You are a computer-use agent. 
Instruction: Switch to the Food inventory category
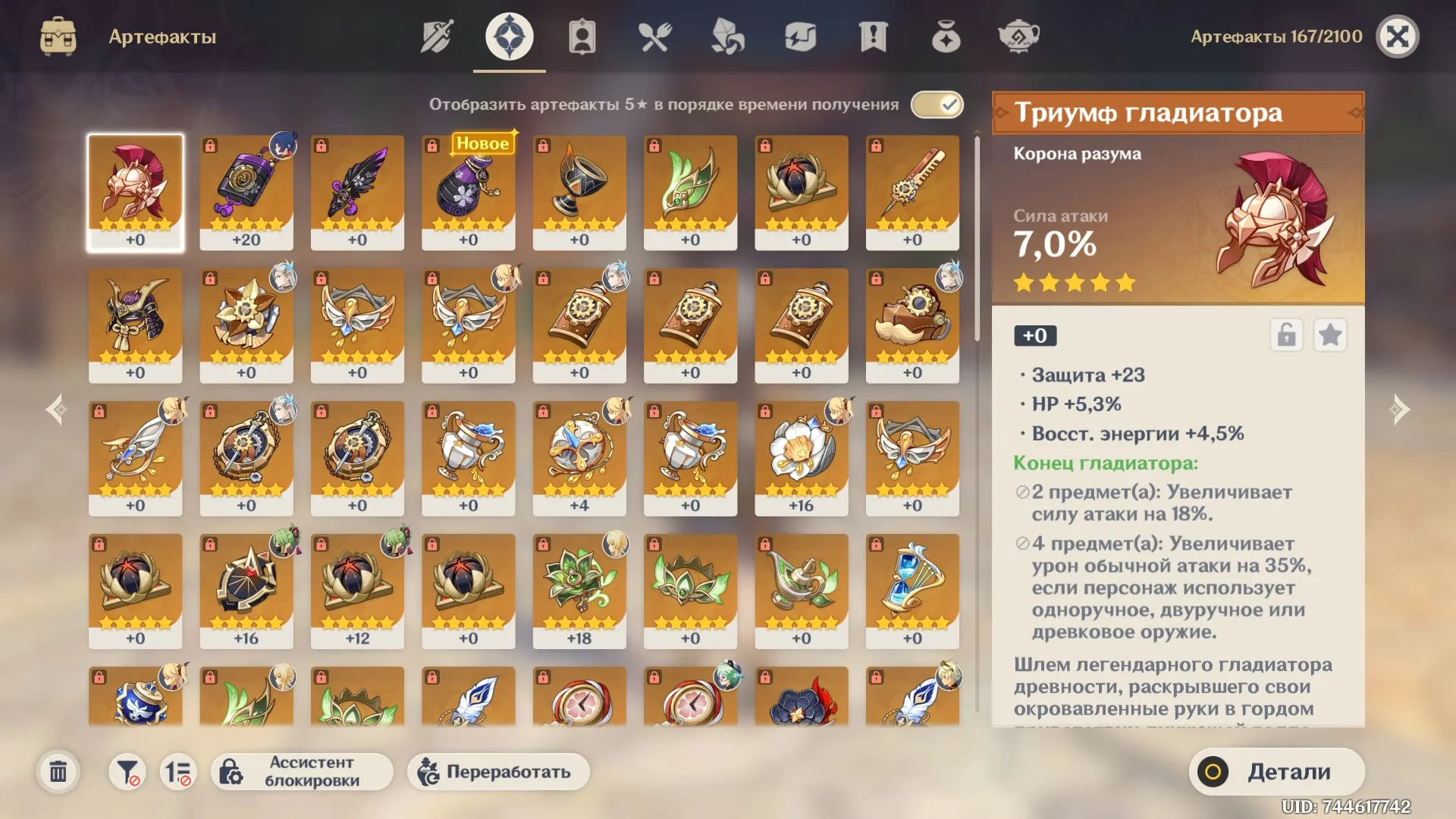click(654, 34)
